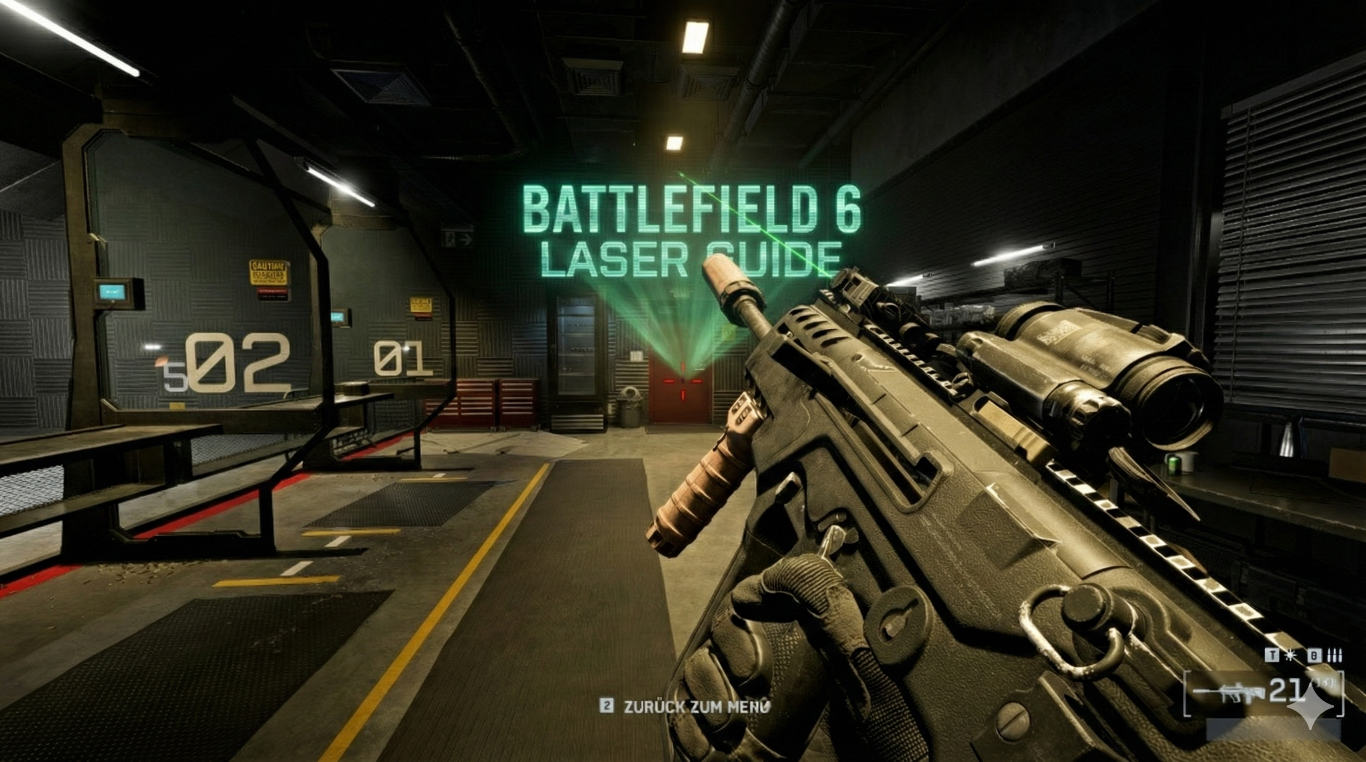This screenshot has height=762, width=1366.
Task: Click the bullets ammo-type icon in the HUD
Action: [x=1335, y=654]
